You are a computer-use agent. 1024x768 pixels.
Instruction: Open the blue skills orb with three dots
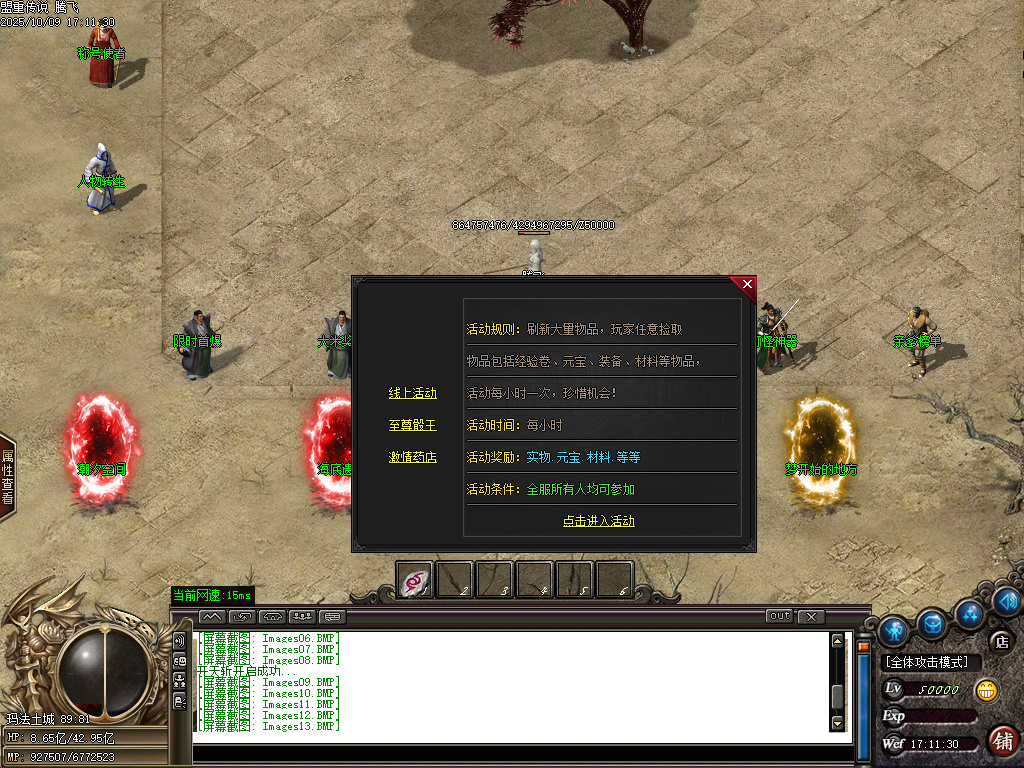[969, 612]
